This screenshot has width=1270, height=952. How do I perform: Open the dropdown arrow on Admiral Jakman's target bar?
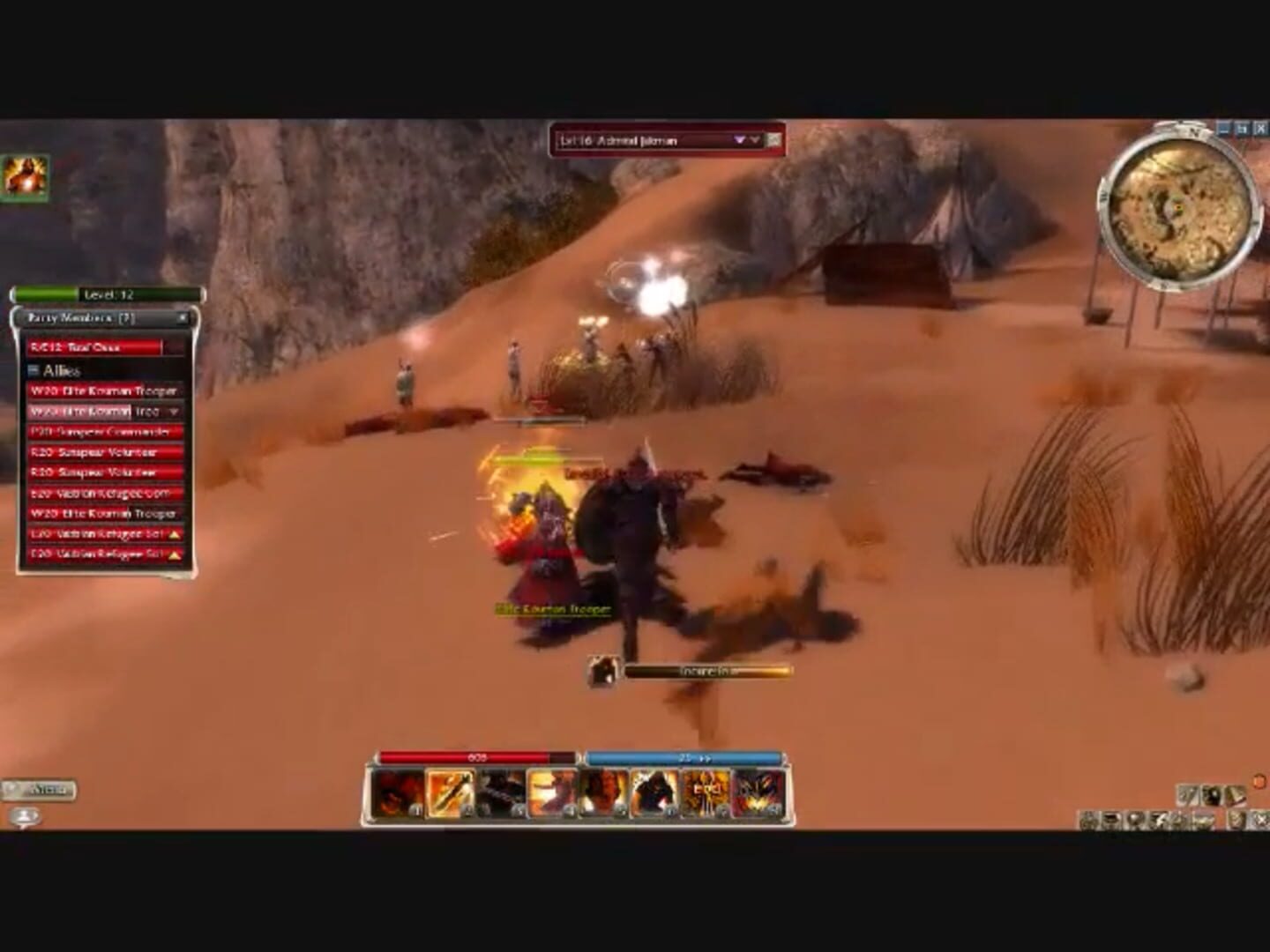tap(739, 141)
